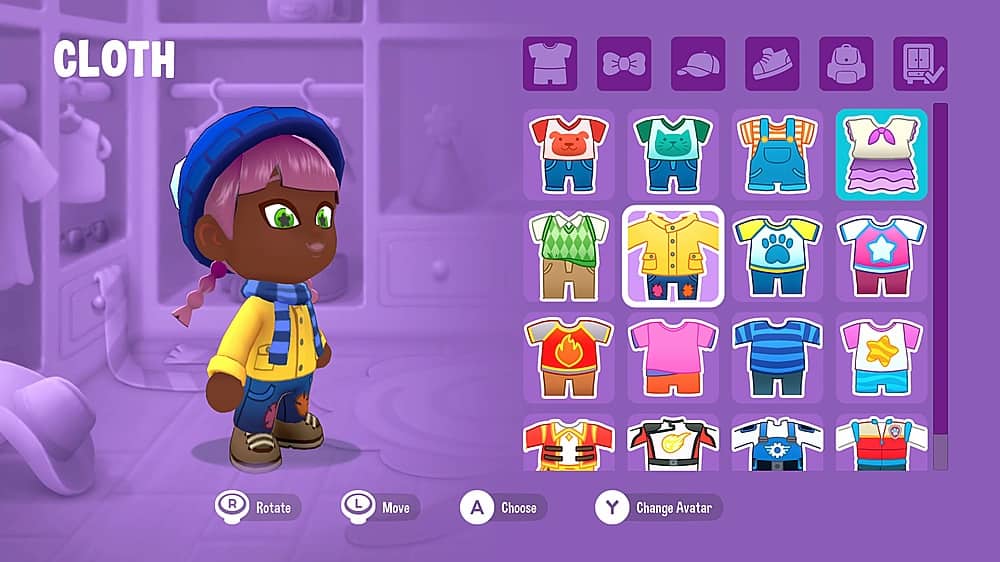This screenshot has width=1000, height=562.
Task: Select the green cat shirt outfit
Action: (x=672, y=154)
